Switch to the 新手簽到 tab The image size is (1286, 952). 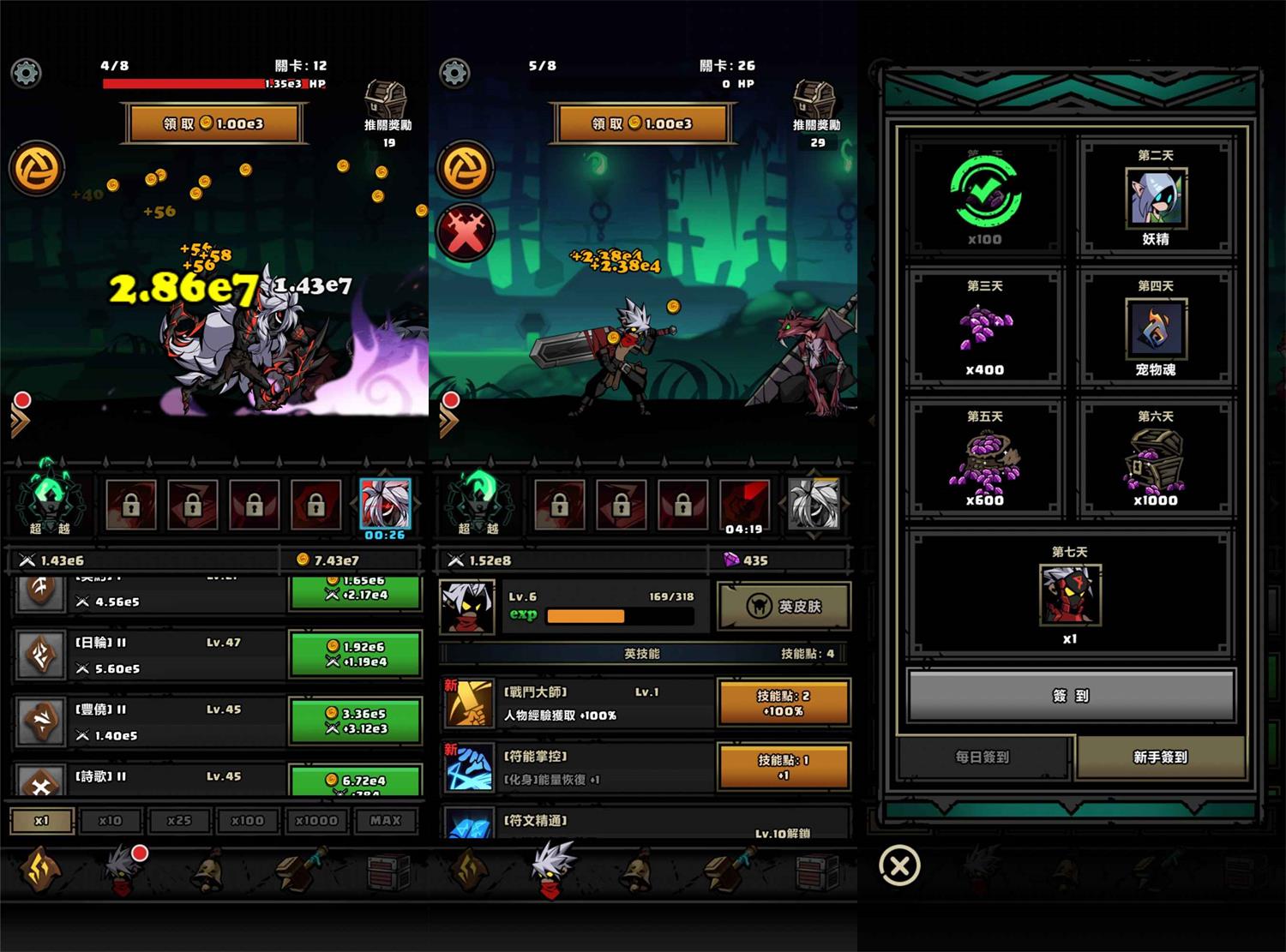pos(1160,757)
